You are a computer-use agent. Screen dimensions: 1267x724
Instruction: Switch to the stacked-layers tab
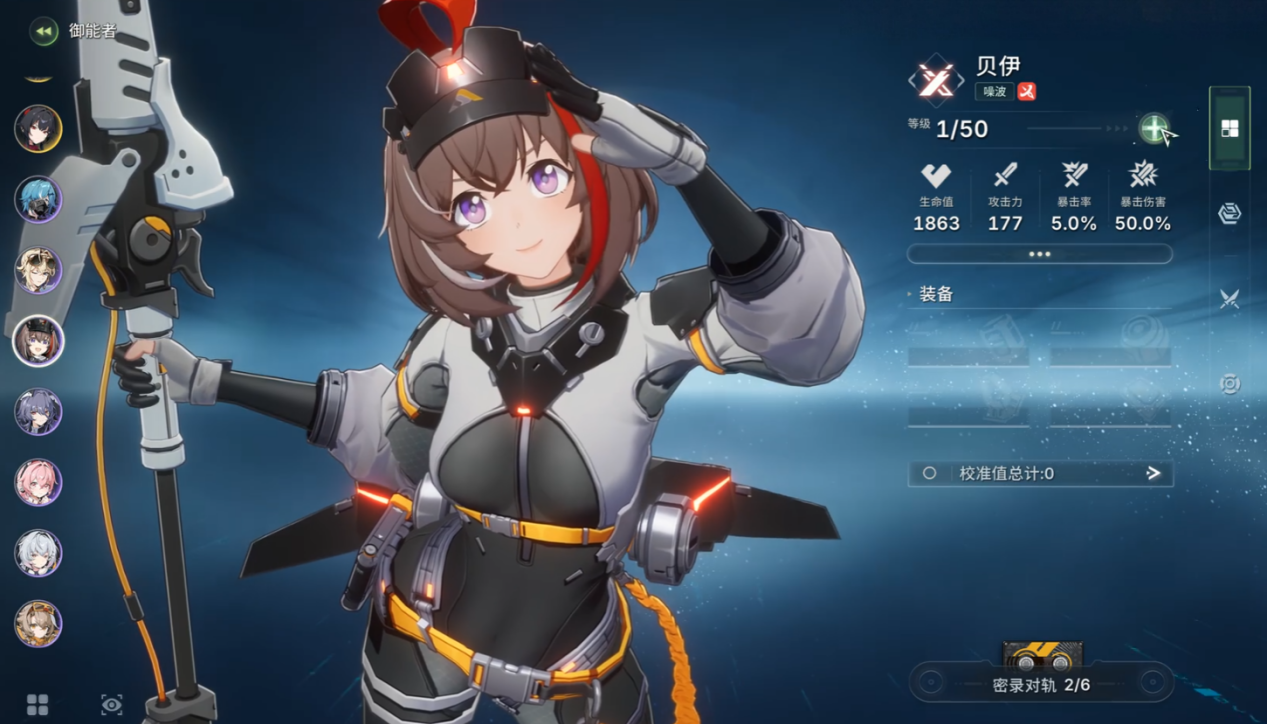[x=1230, y=213]
